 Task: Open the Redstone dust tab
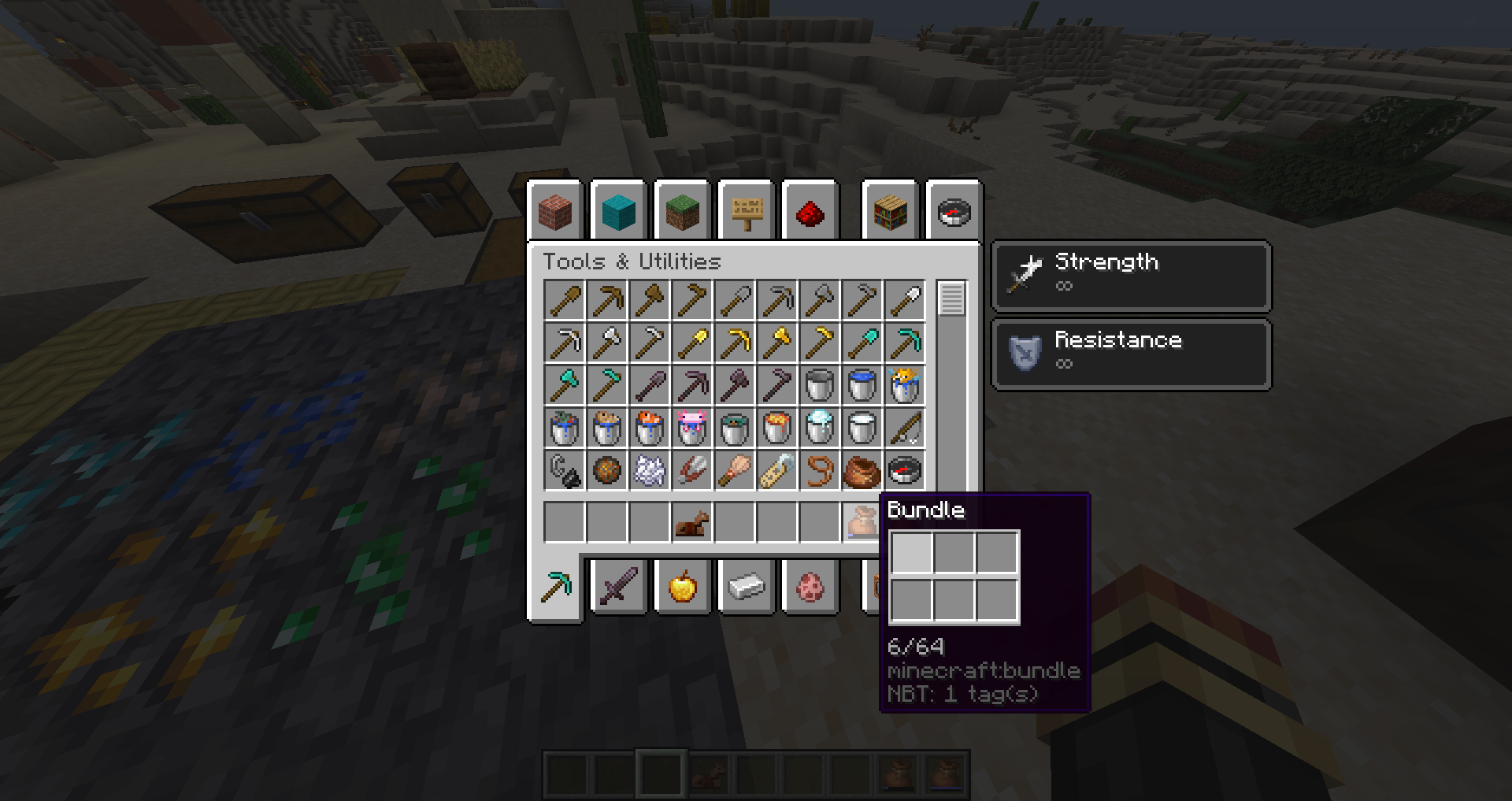click(810, 212)
